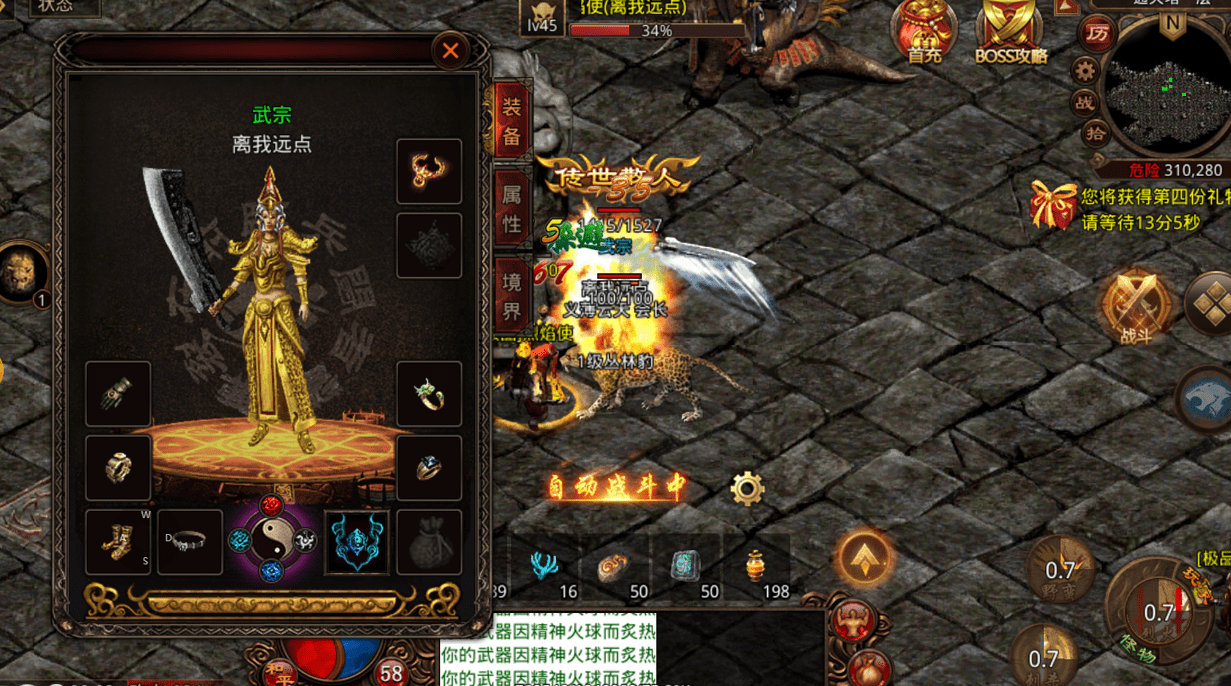Viewport: 1231px width, 686px height.
Task: Open the yin-yang emblem in equipment panel
Action: (272, 541)
